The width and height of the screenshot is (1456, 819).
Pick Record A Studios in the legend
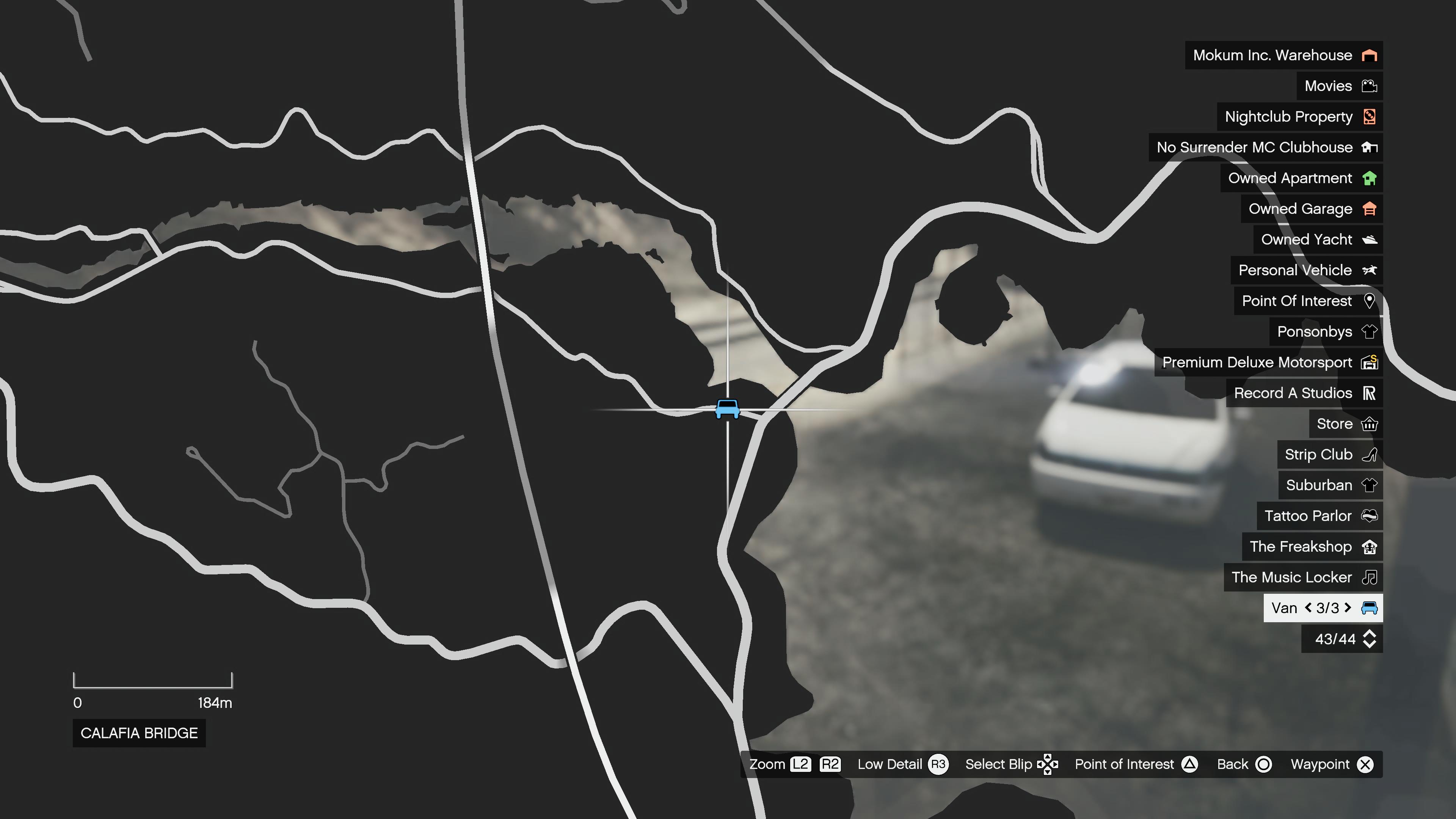click(1304, 393)
